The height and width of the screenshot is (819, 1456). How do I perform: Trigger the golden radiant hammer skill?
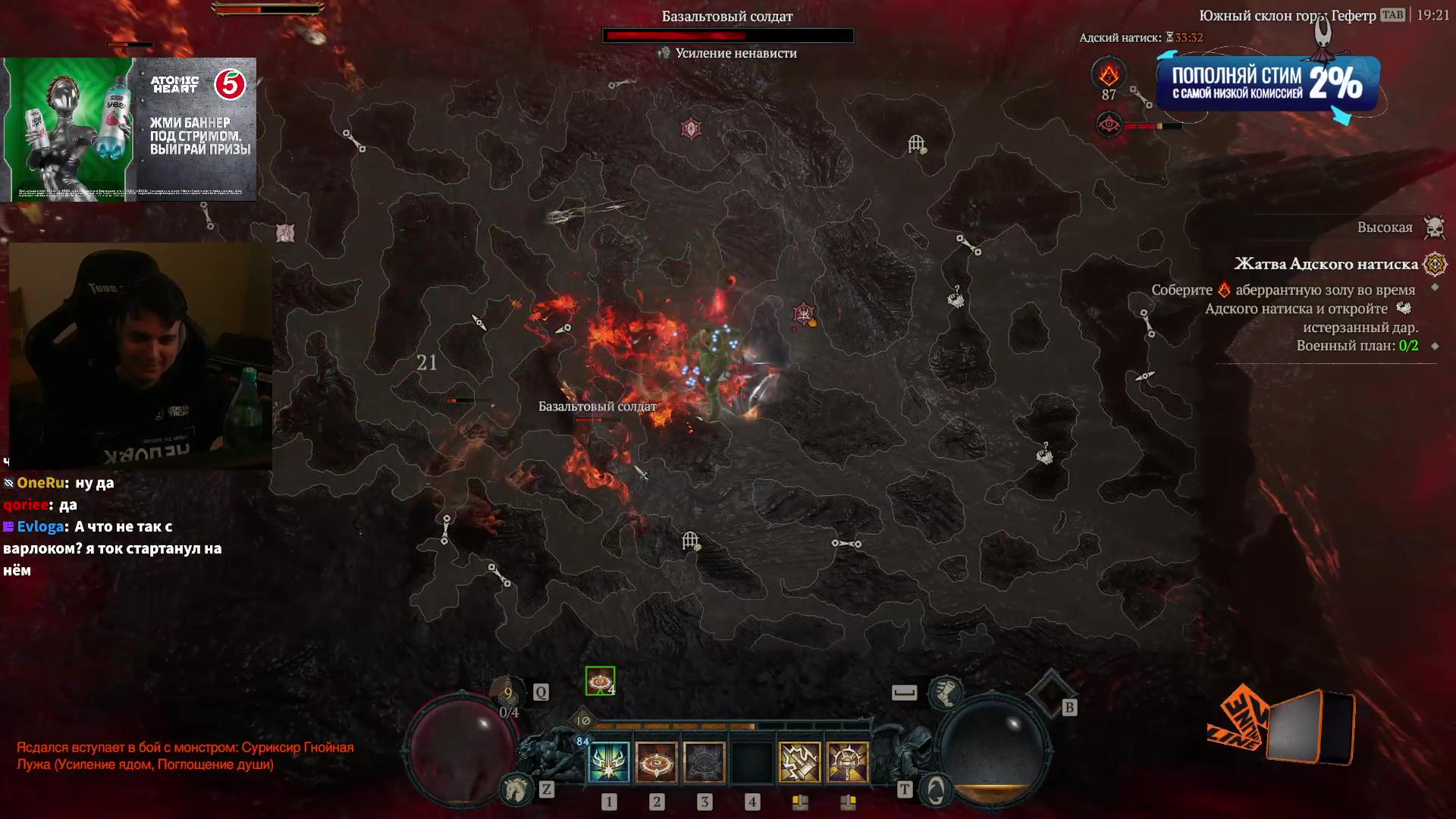[847, 762]
